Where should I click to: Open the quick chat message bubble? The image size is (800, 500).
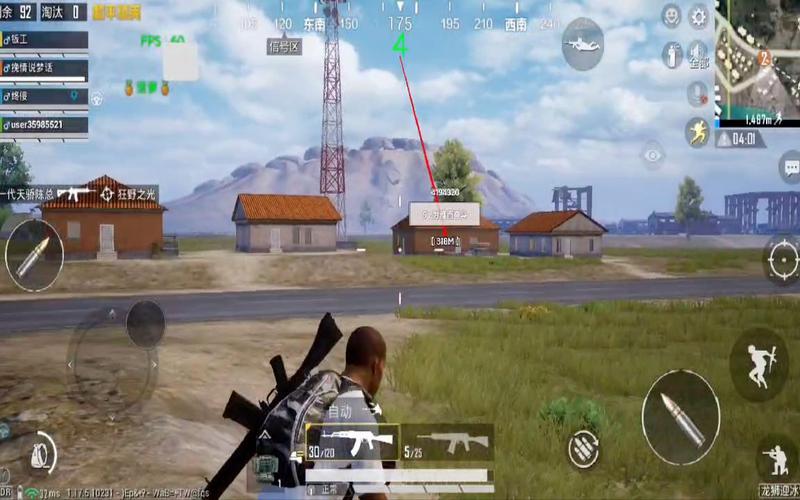(x=789, y=165)
